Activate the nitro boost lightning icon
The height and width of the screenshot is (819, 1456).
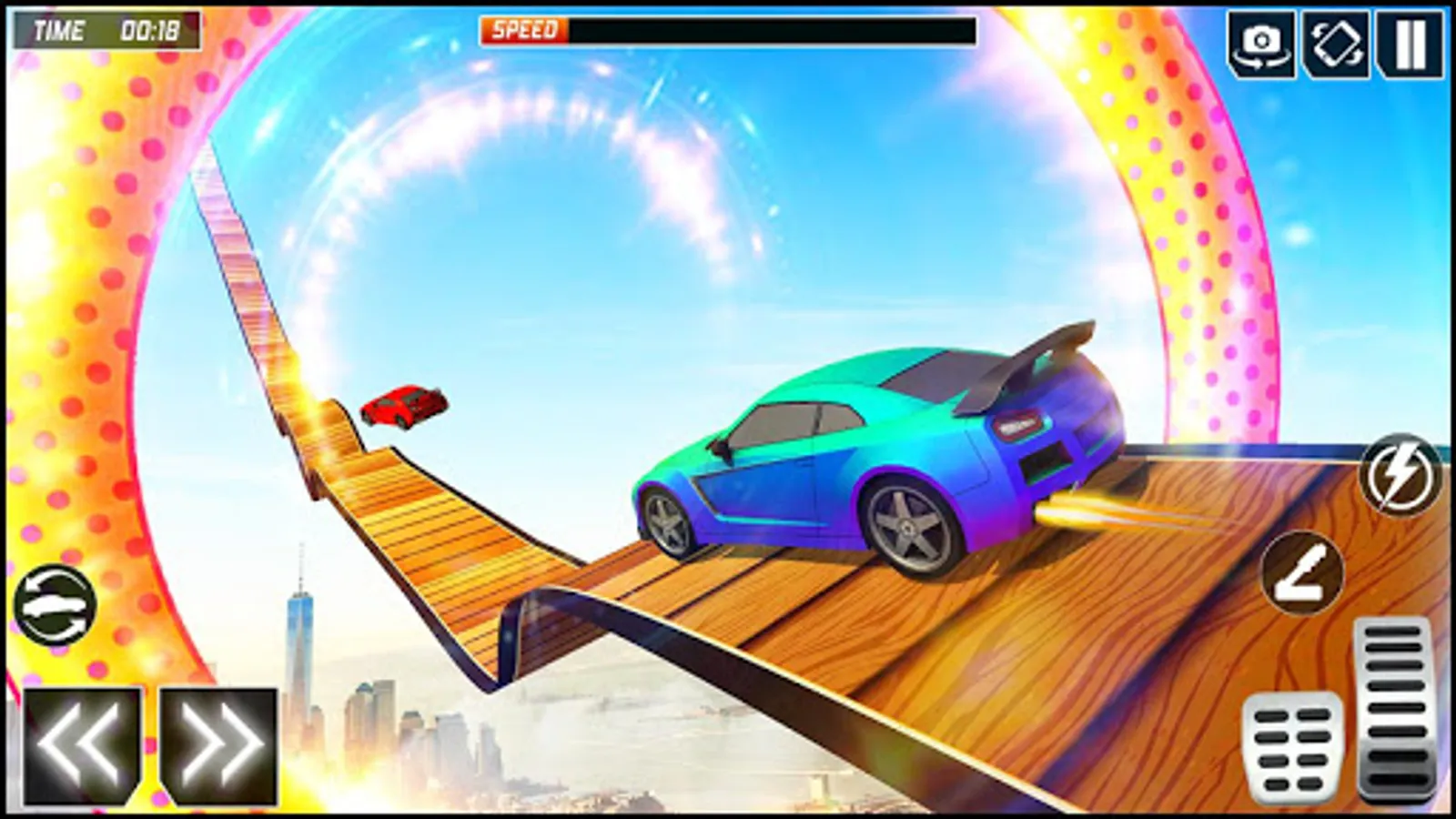(x=1401, y=472)
